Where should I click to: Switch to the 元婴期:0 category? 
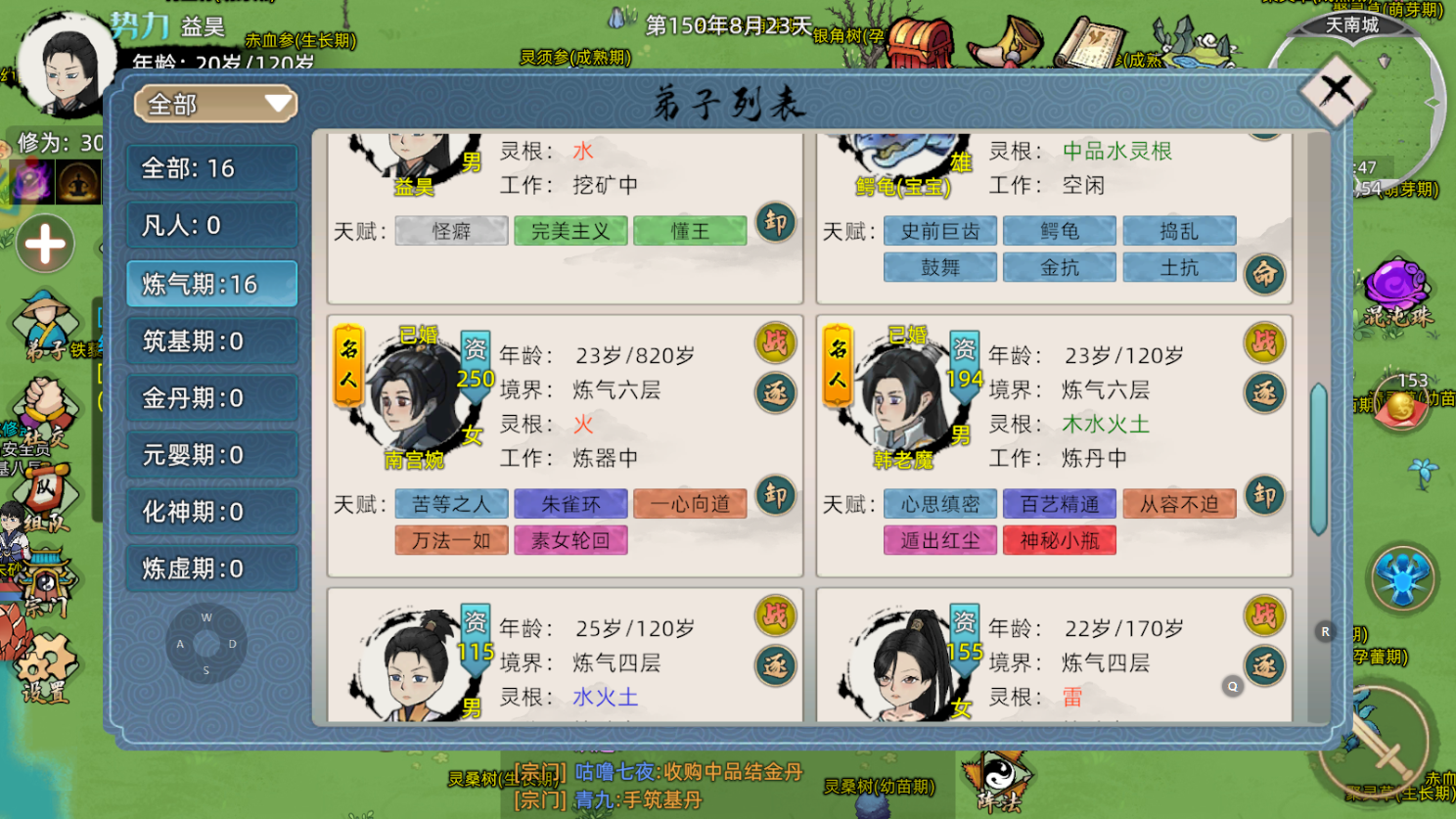211,455
